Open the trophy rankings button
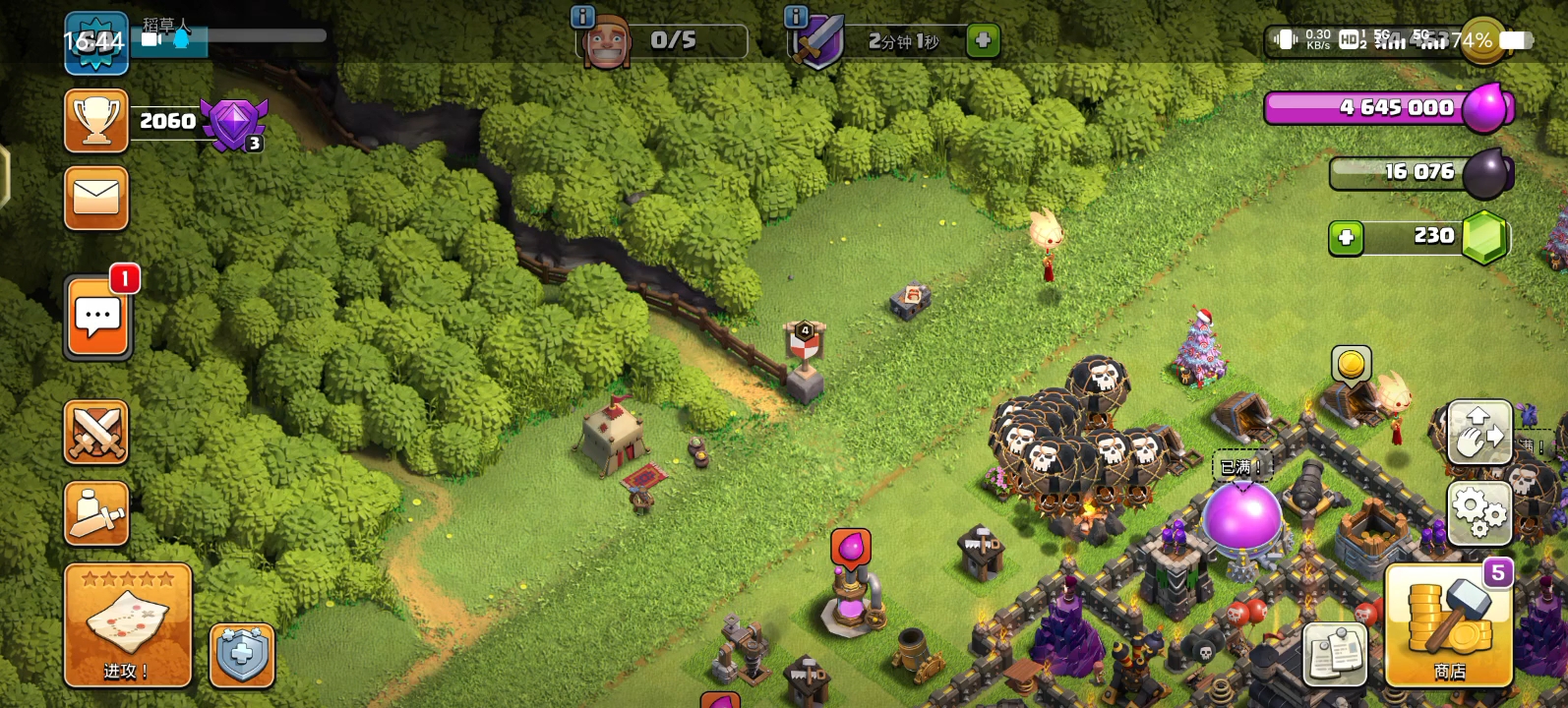 (96, 121)
